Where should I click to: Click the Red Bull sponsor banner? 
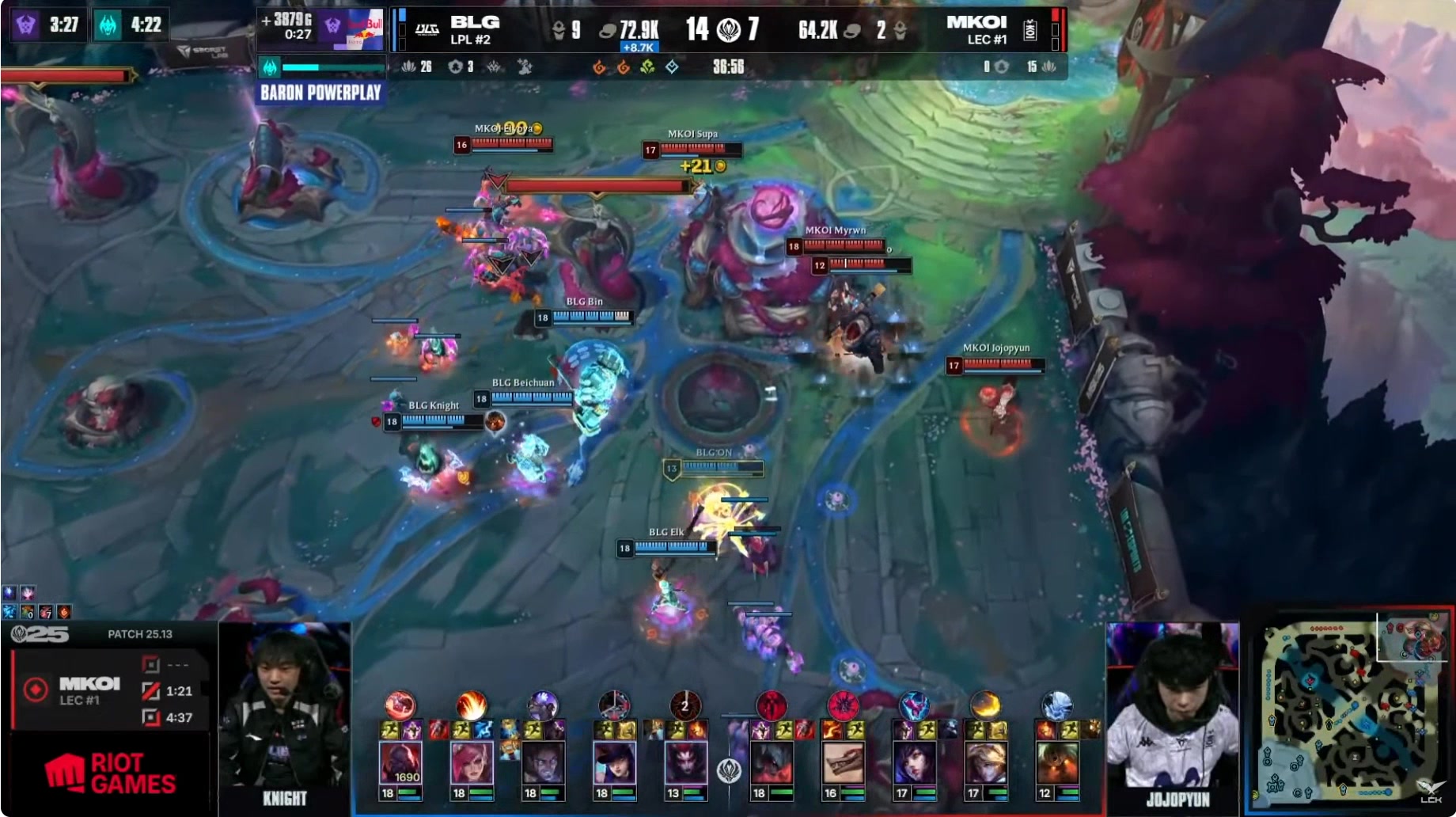click(358, 30)
